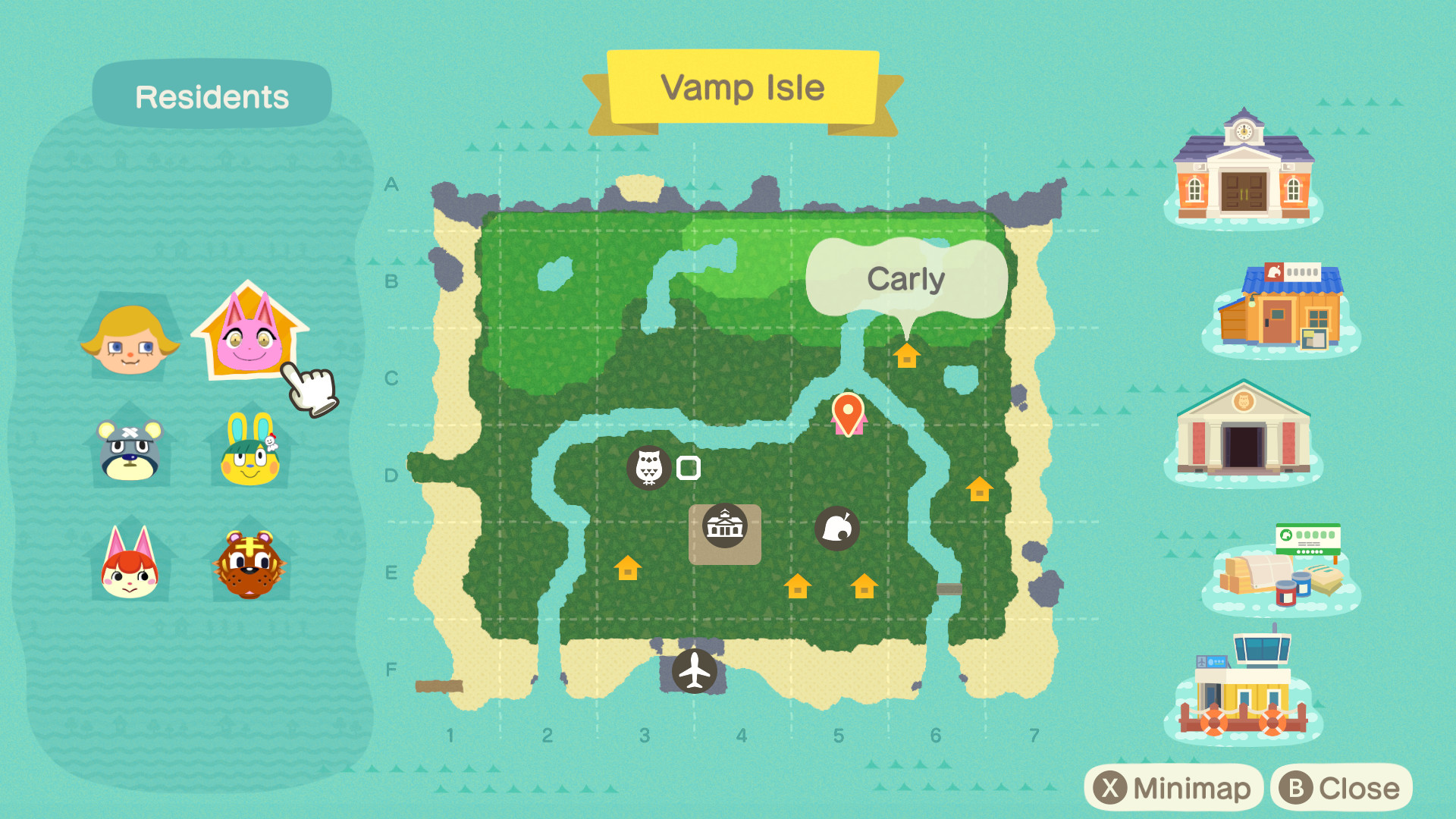Select the red cat resident portrait

click(129, 565)
